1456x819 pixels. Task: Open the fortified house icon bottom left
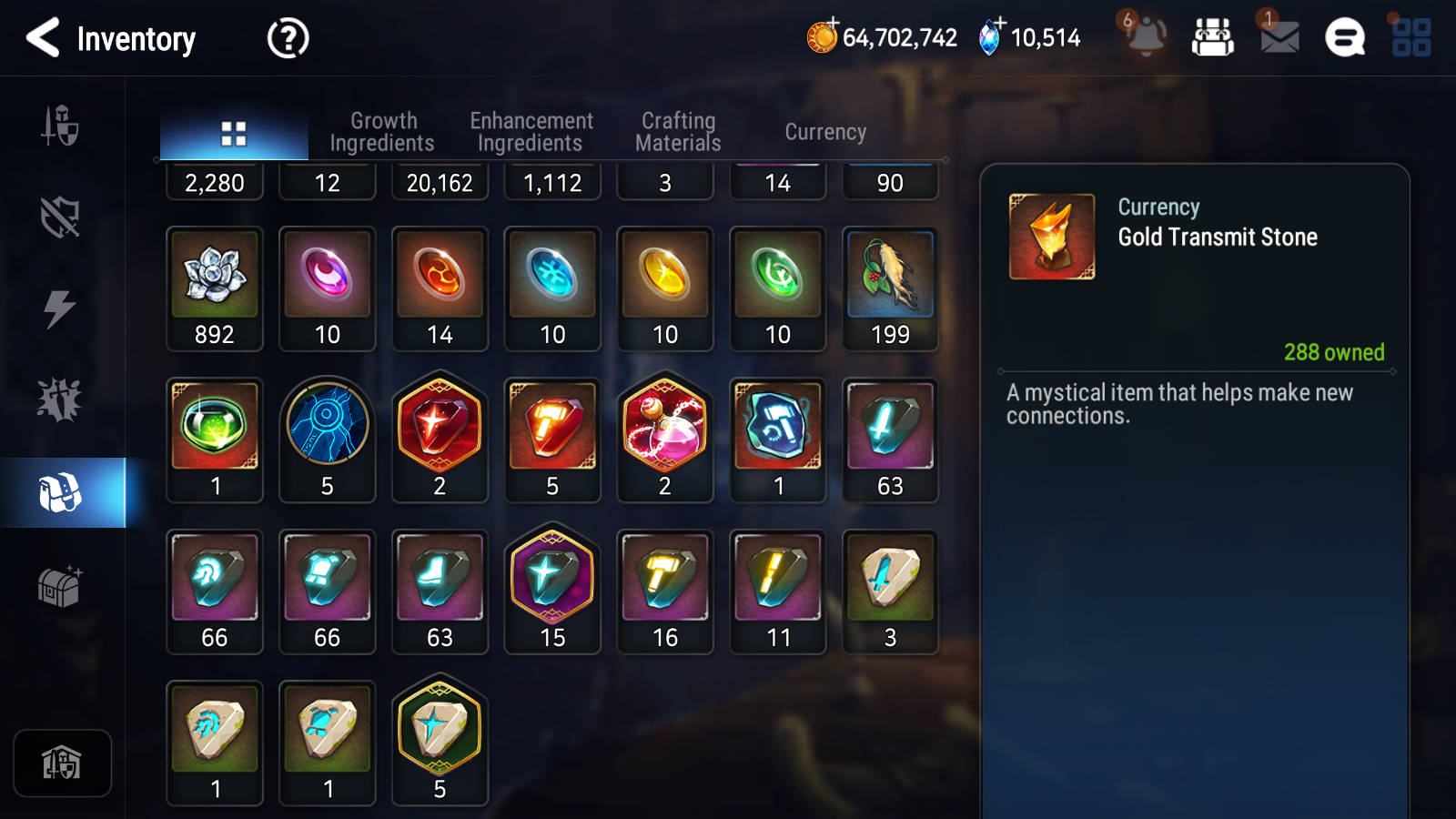[61, 763]
